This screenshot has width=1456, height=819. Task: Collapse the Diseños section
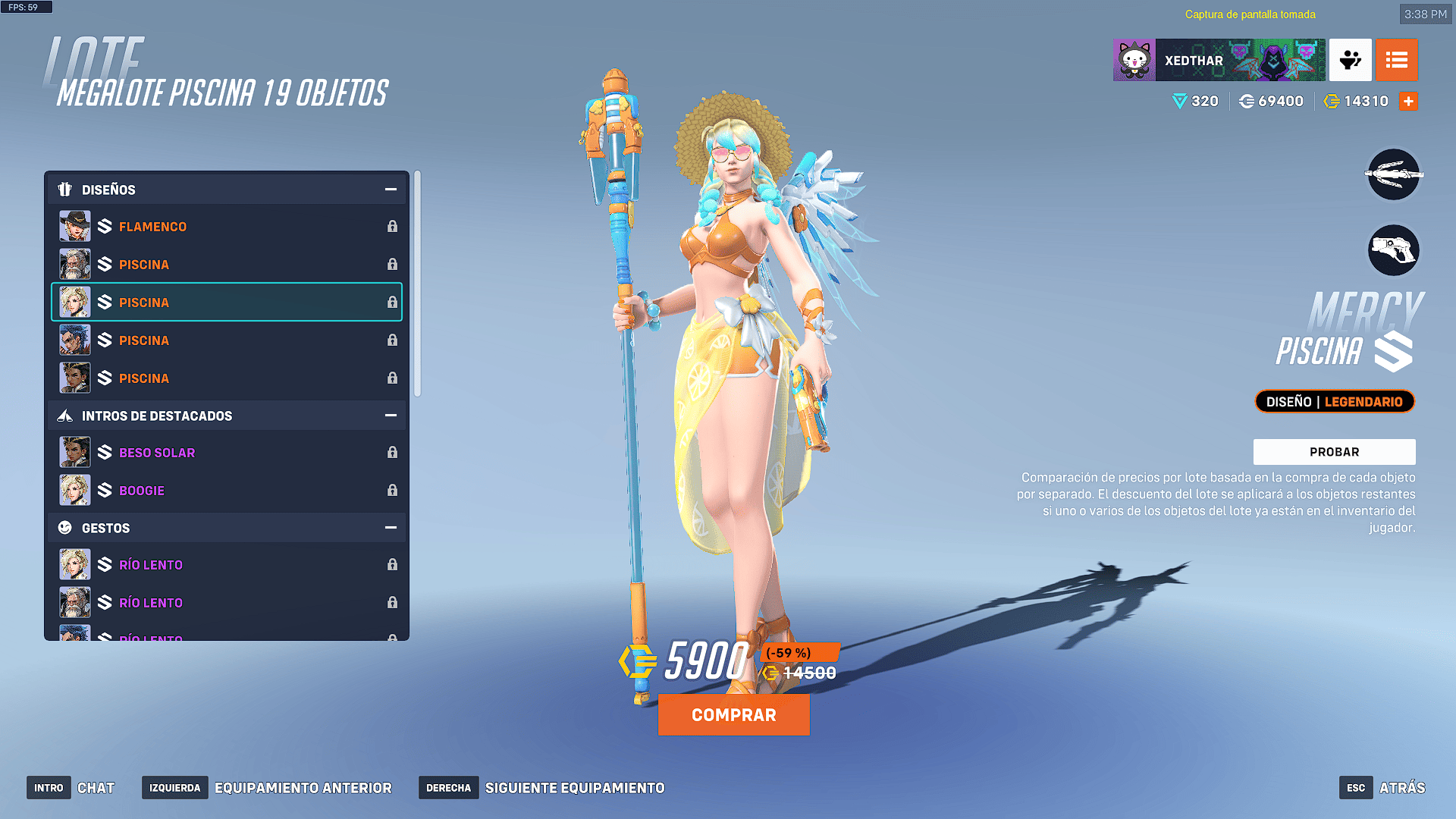(391, 190)
